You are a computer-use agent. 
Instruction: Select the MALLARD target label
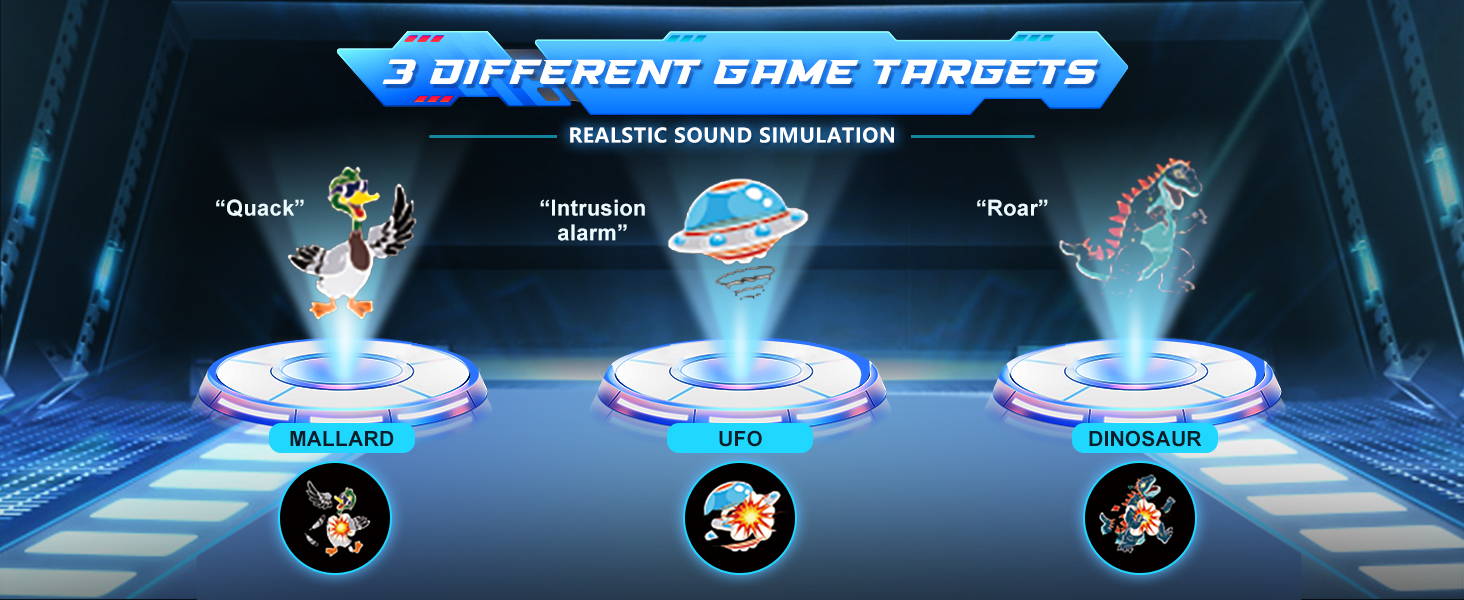point(341,438)
